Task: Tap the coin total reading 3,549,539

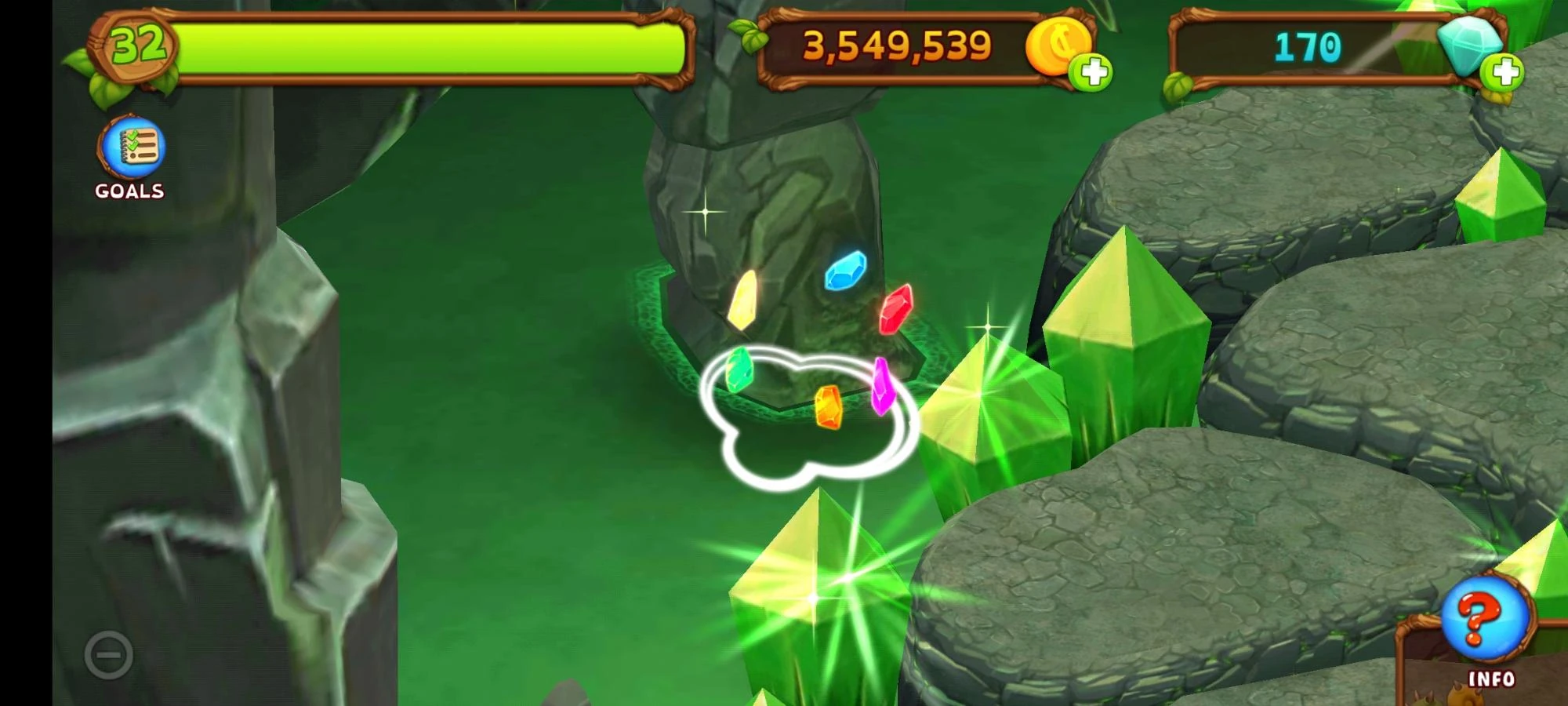Action: pyautogui.click(x=896, y=45)
